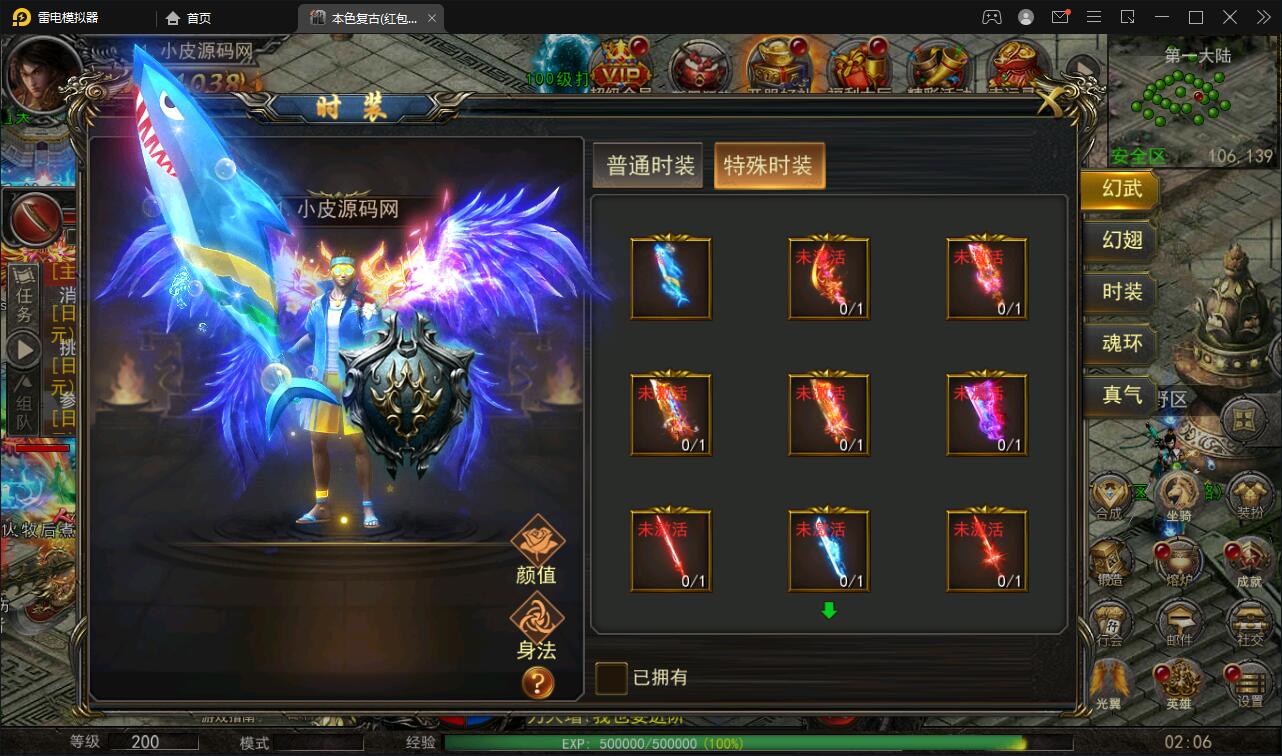The height and width of the screenshot is (756, 1282).
Task: Click the green down arrow below costume grid
Action: coord(828,609)
